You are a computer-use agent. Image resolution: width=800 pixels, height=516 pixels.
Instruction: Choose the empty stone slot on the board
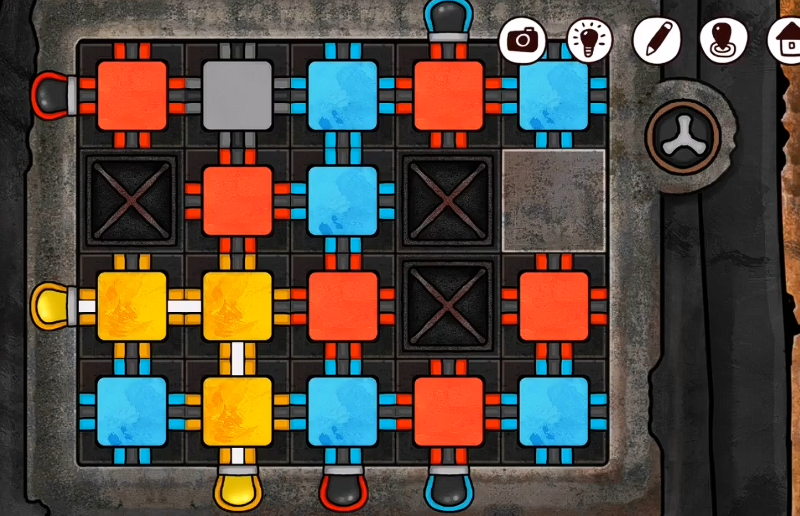pyautogui.click(x=553, y=200)
